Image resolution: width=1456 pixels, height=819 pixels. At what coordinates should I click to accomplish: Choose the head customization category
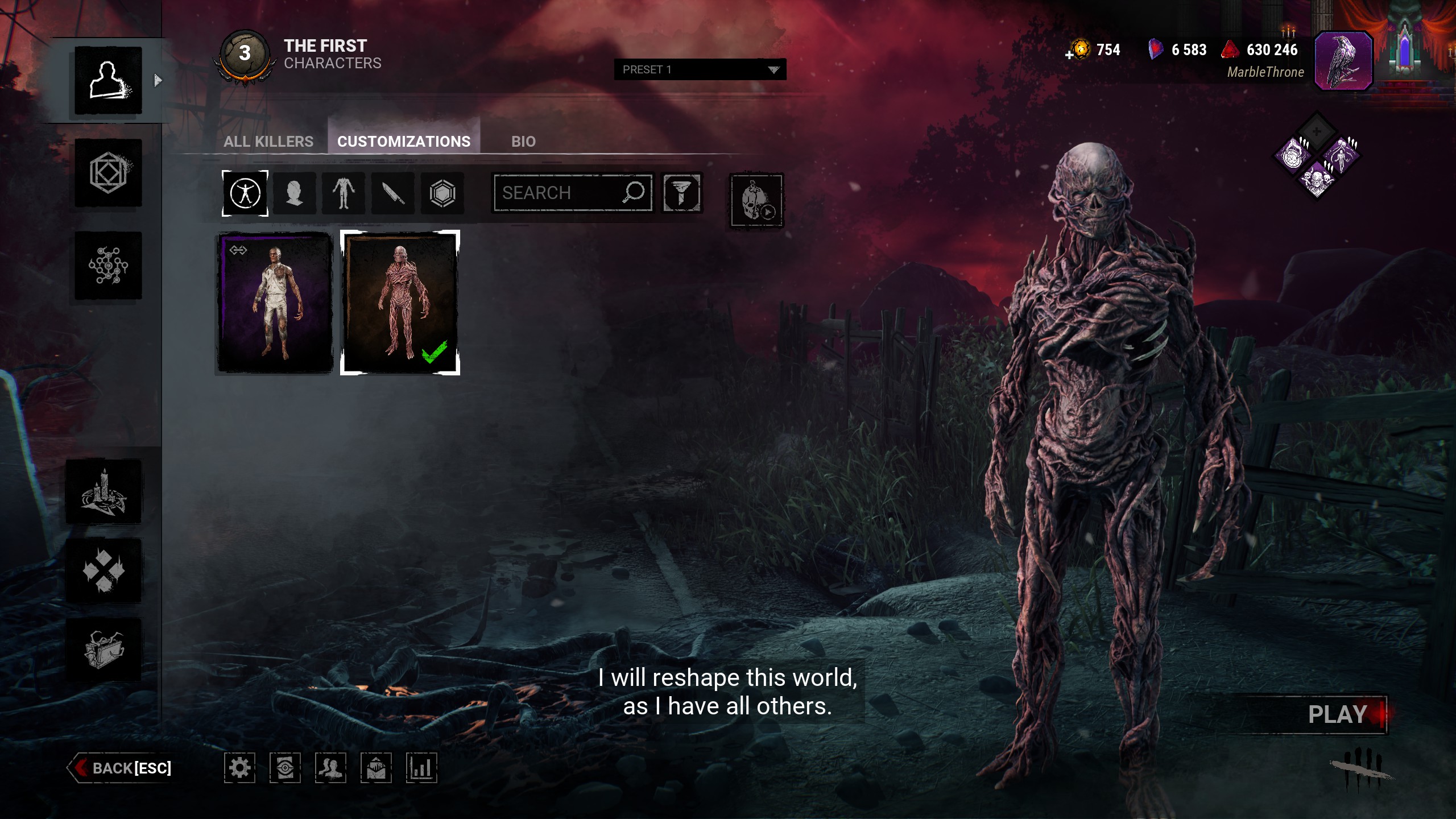point(294,193)
